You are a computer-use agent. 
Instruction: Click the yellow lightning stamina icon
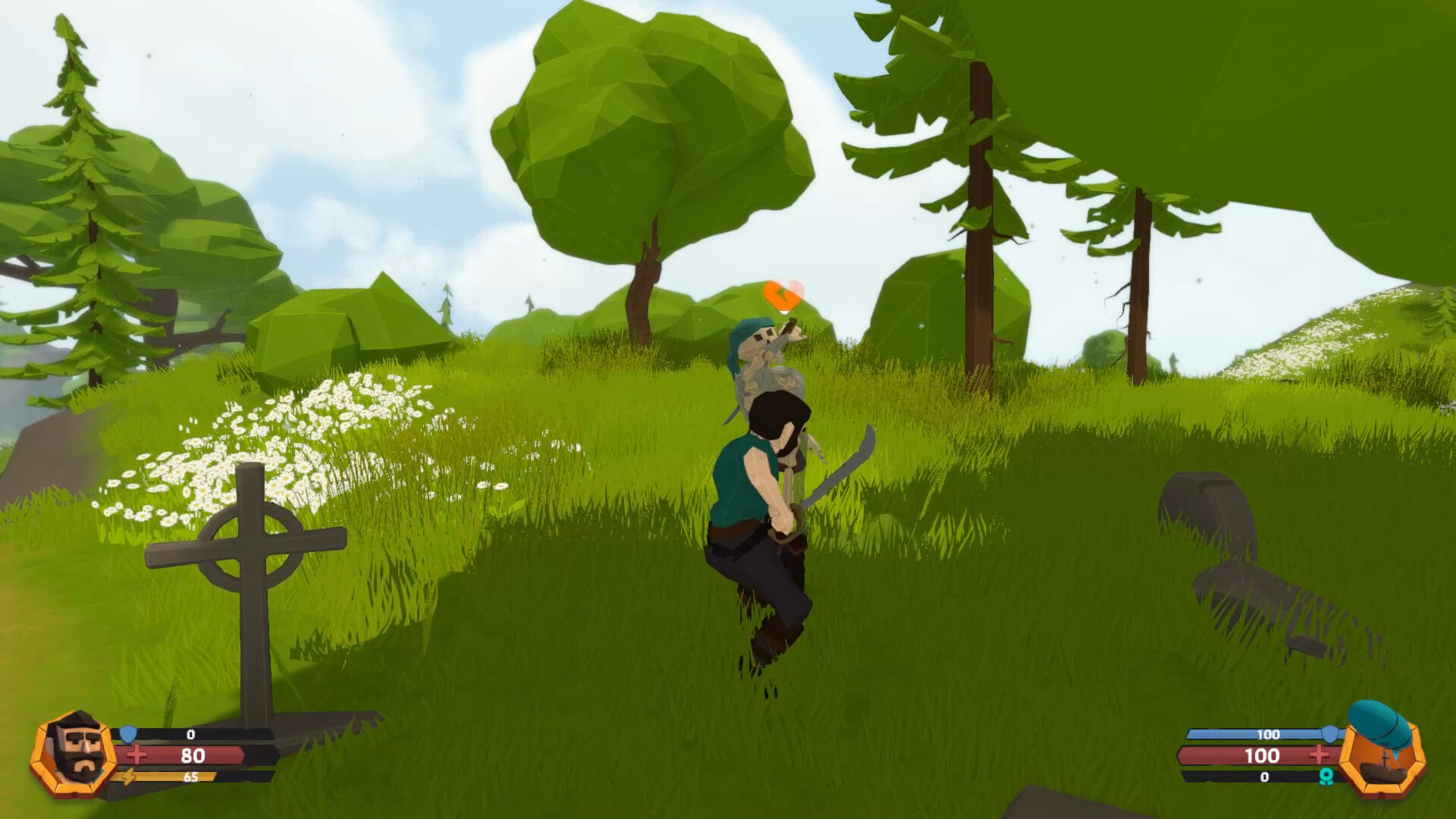point(128,778)
